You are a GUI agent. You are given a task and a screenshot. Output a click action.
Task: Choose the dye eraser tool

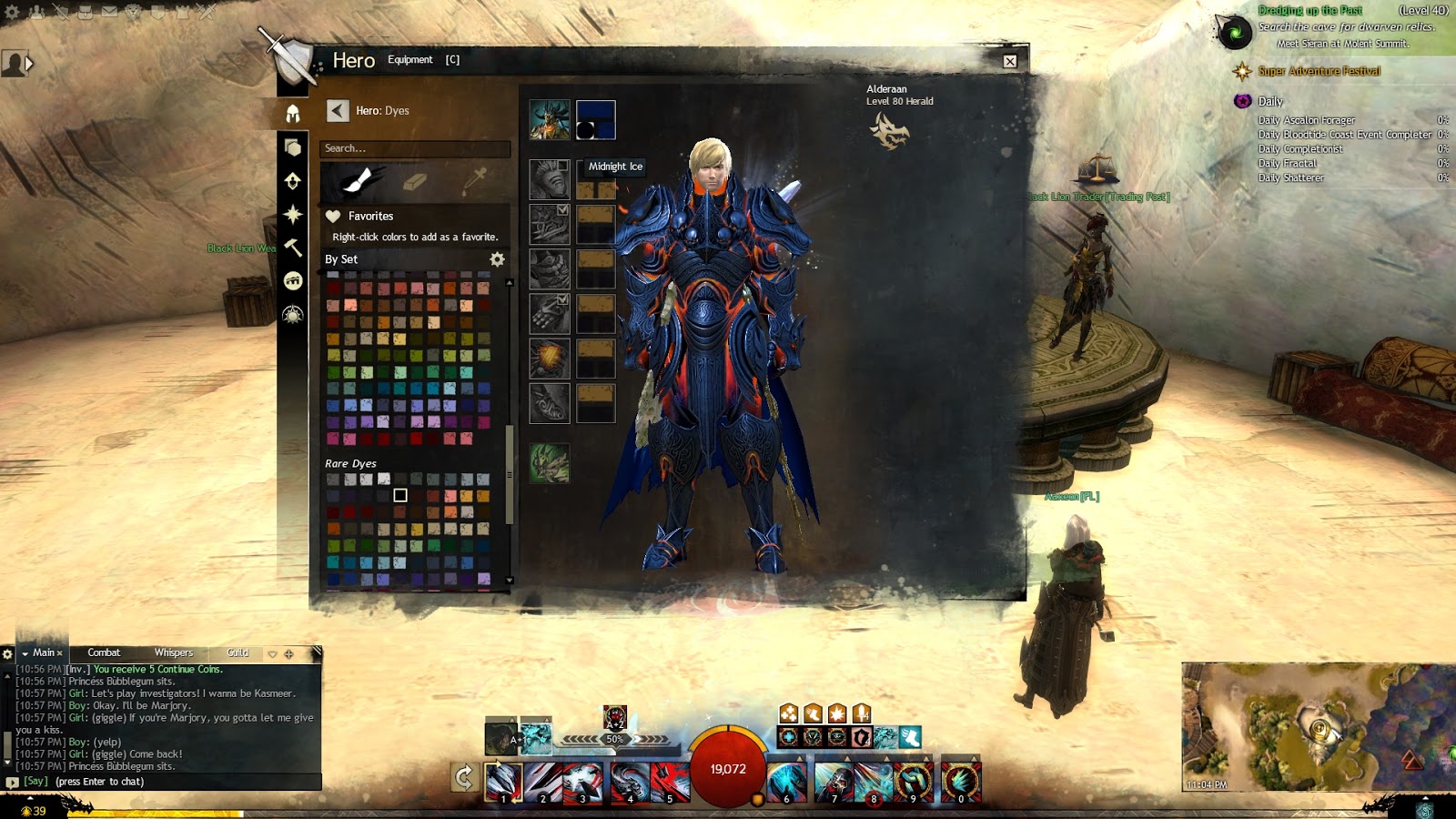click(415, 181)
